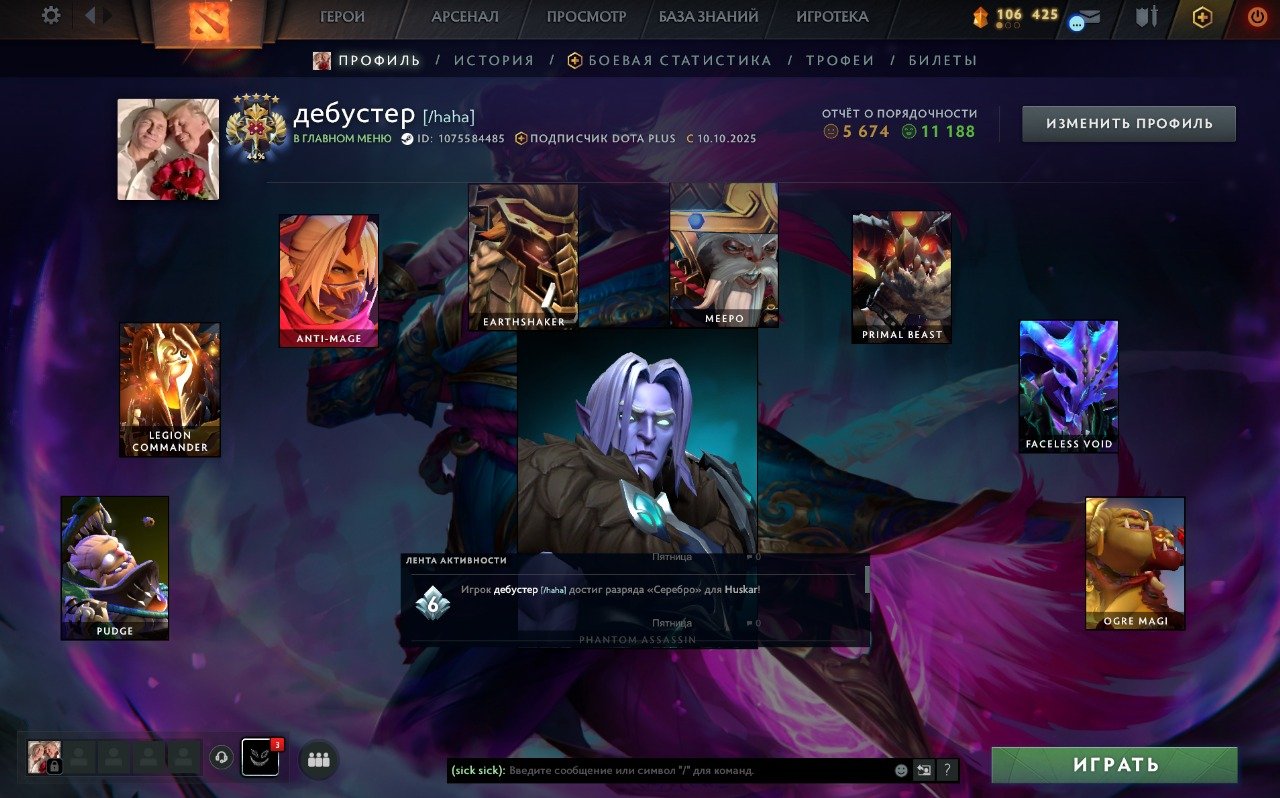Viewport: 1280px width, 798px height.
Task: Click the orange shard icon next to 106
Action: pyautogui.click(x=981, y=16)
